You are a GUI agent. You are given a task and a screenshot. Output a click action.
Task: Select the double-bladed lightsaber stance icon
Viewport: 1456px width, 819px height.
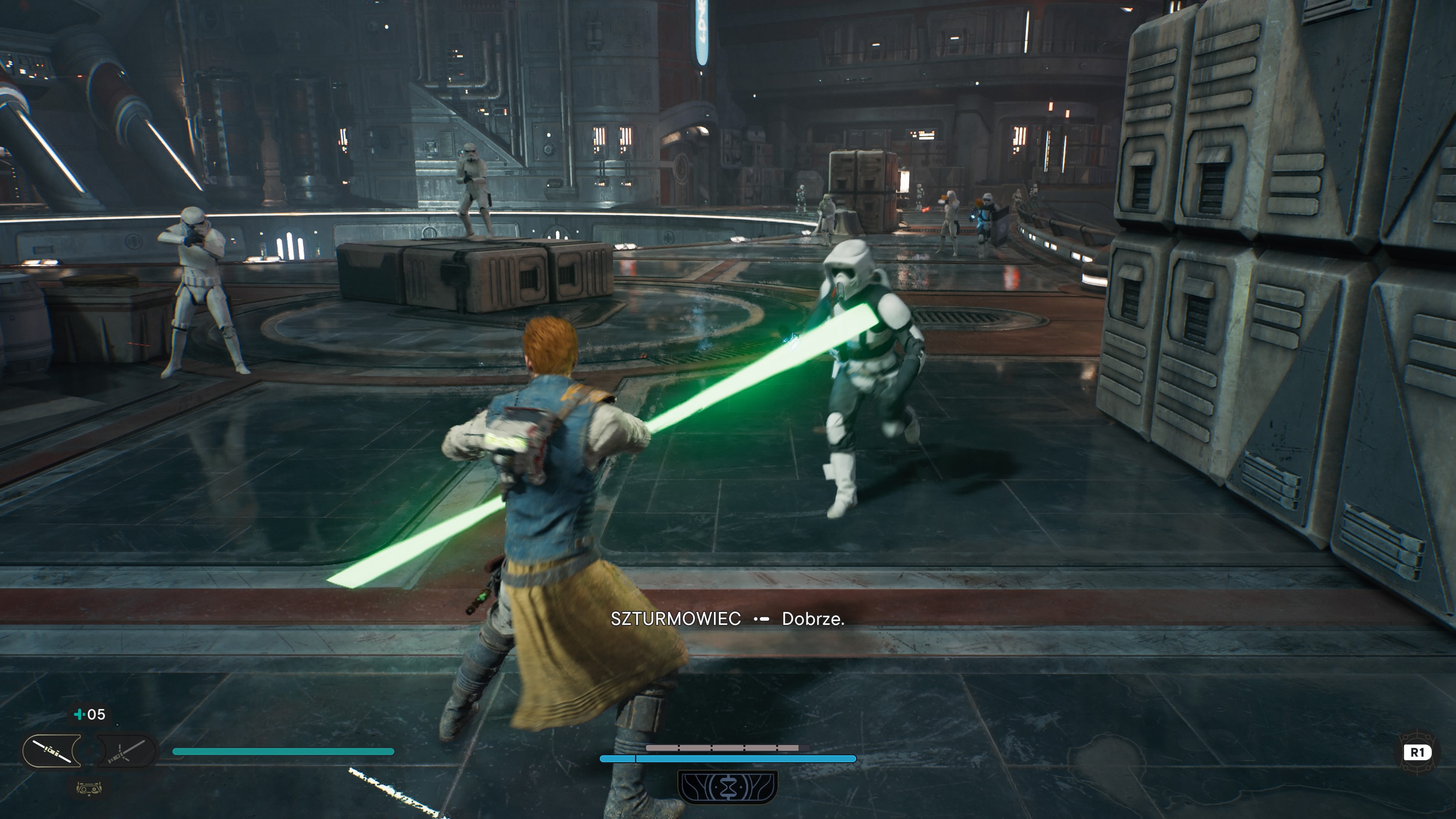coord(52,751)
